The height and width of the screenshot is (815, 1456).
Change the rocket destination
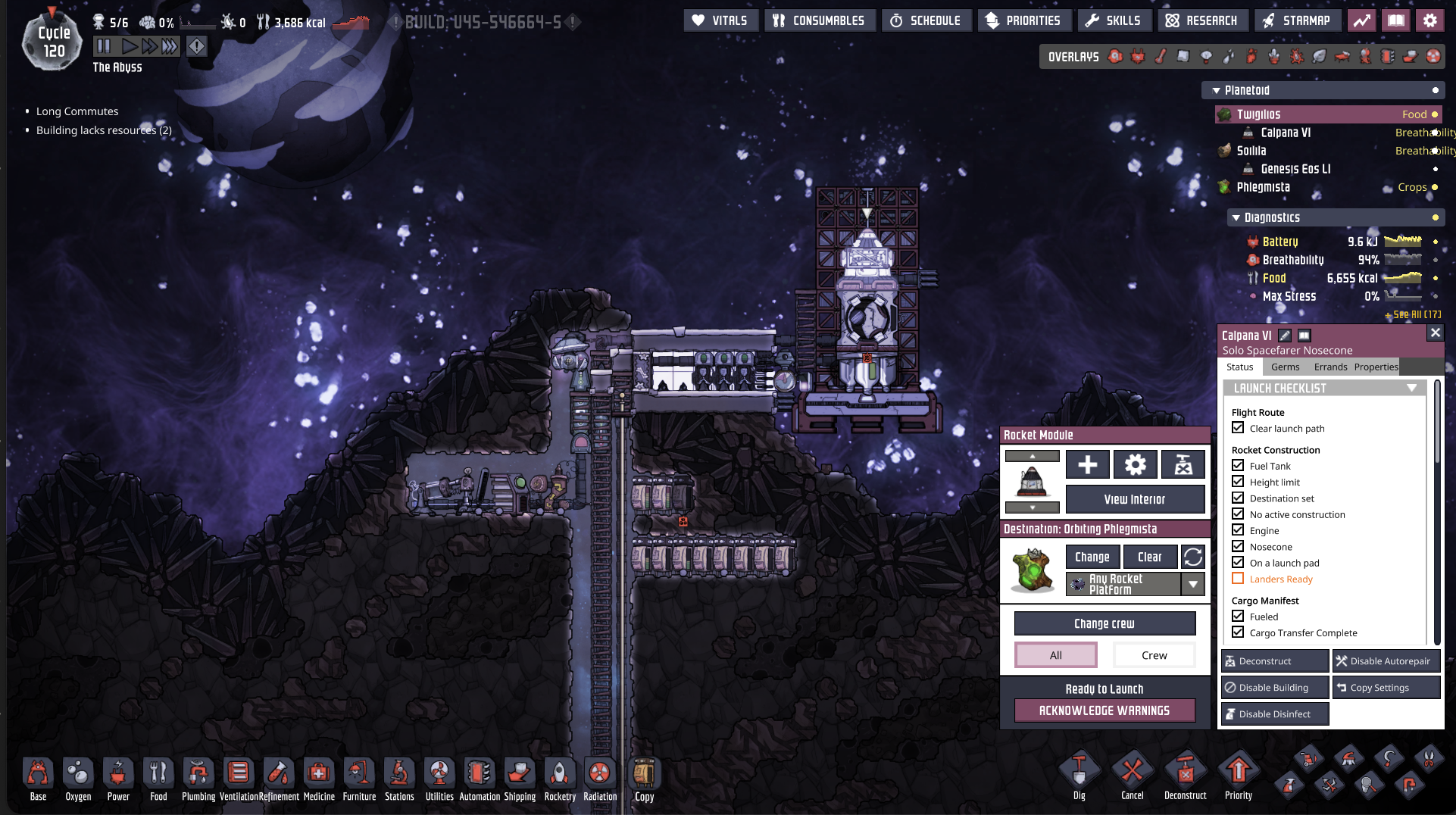[x=1092, y=557]
